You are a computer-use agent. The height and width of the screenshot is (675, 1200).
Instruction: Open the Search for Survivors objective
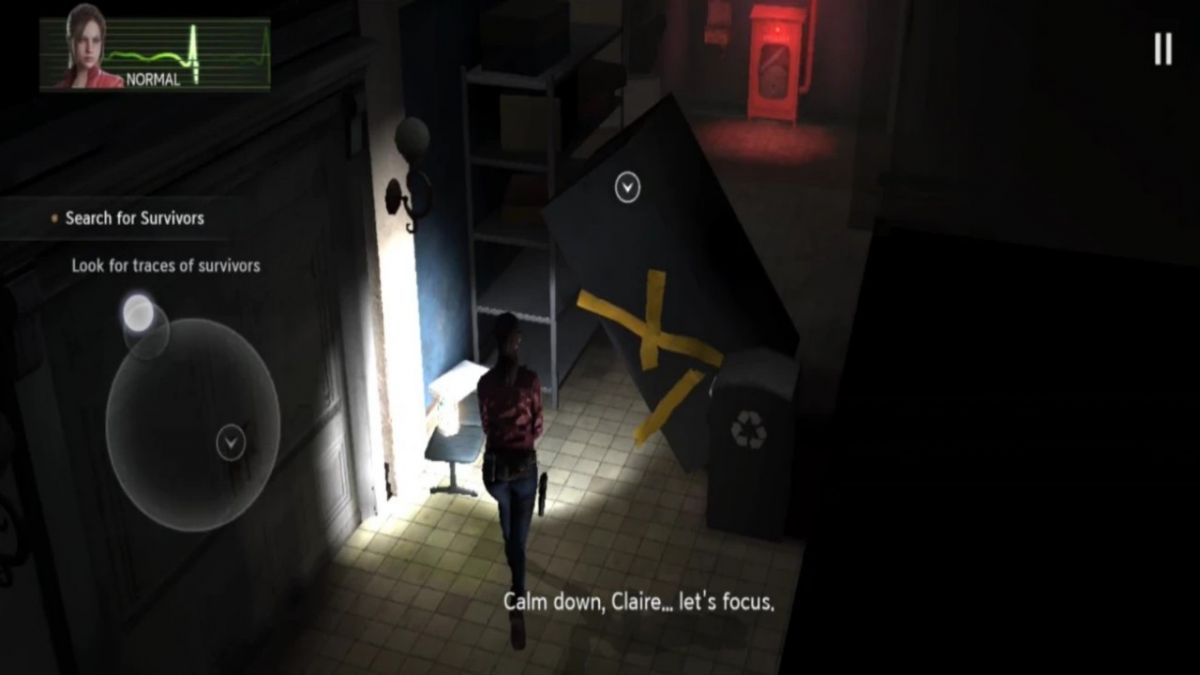134,218
